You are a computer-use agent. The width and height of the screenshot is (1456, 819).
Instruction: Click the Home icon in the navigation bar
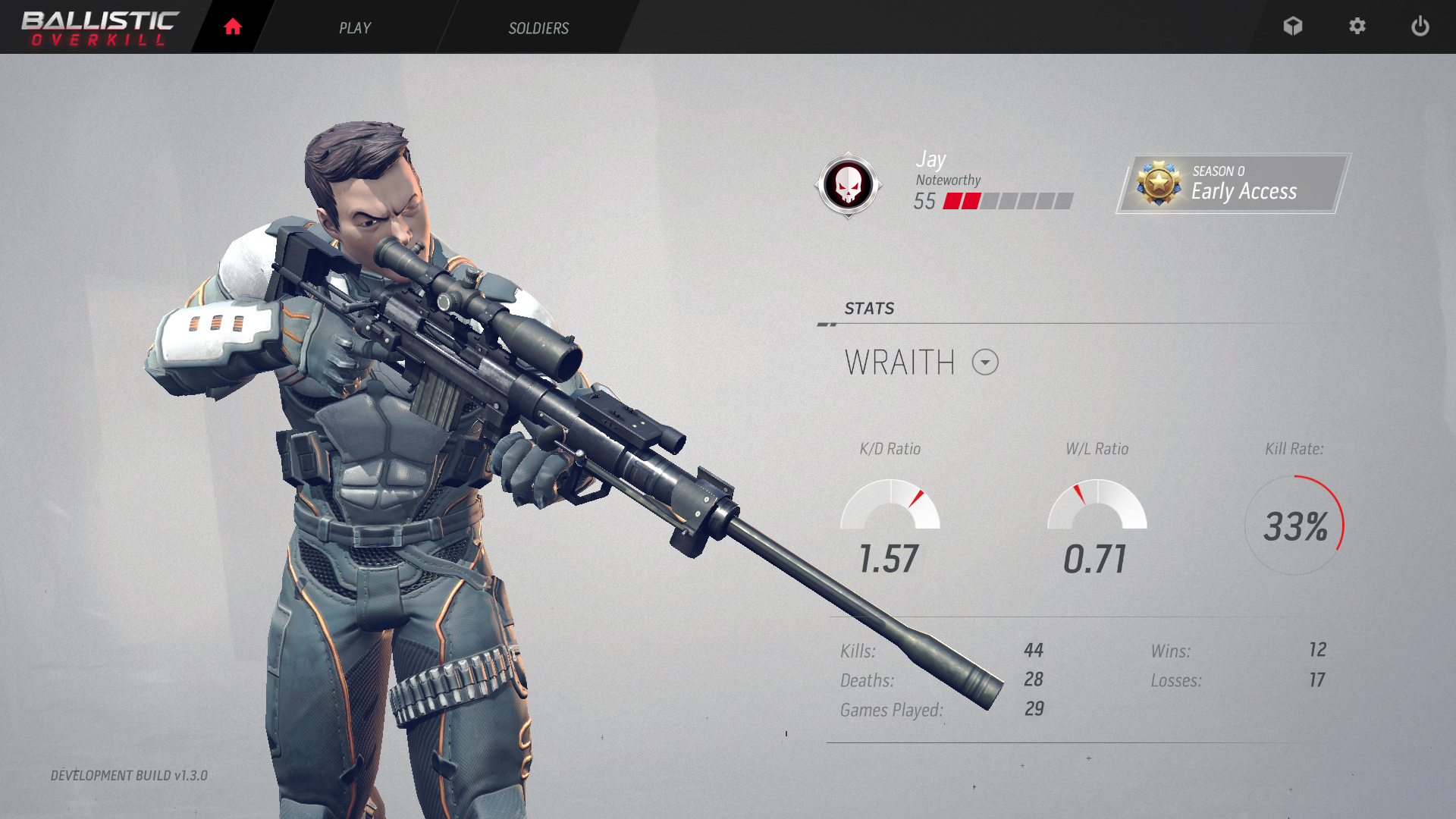point(232,27)
